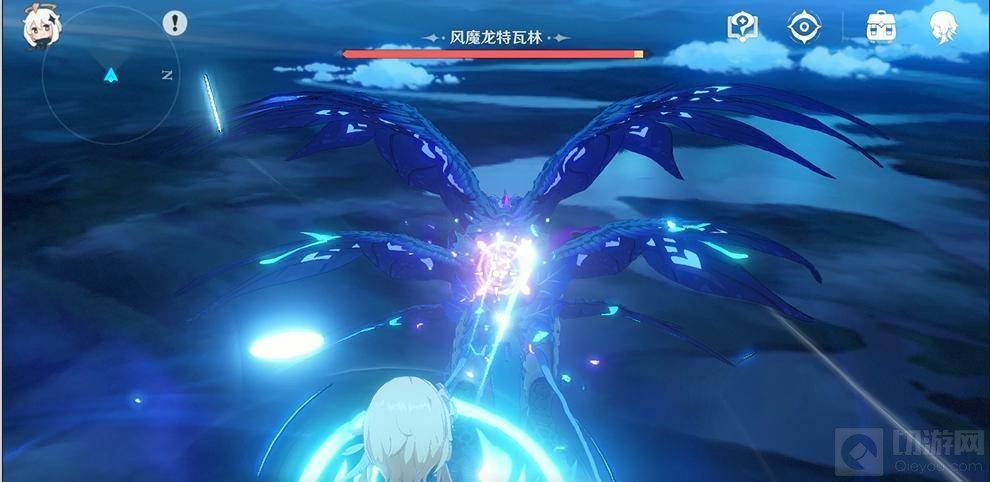Screen dimensions: 990x482
Task: Open the tutorial book question mark icon
Action: pyautogui.click(x=742, y=27)
